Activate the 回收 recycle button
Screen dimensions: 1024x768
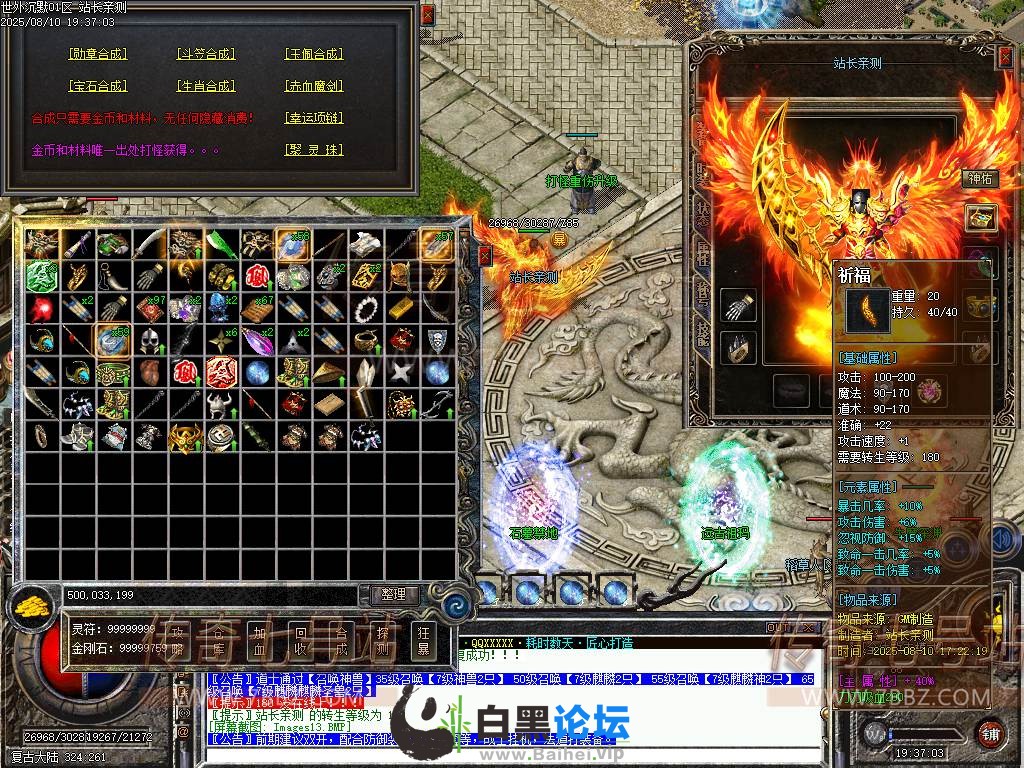click(299, 640)
